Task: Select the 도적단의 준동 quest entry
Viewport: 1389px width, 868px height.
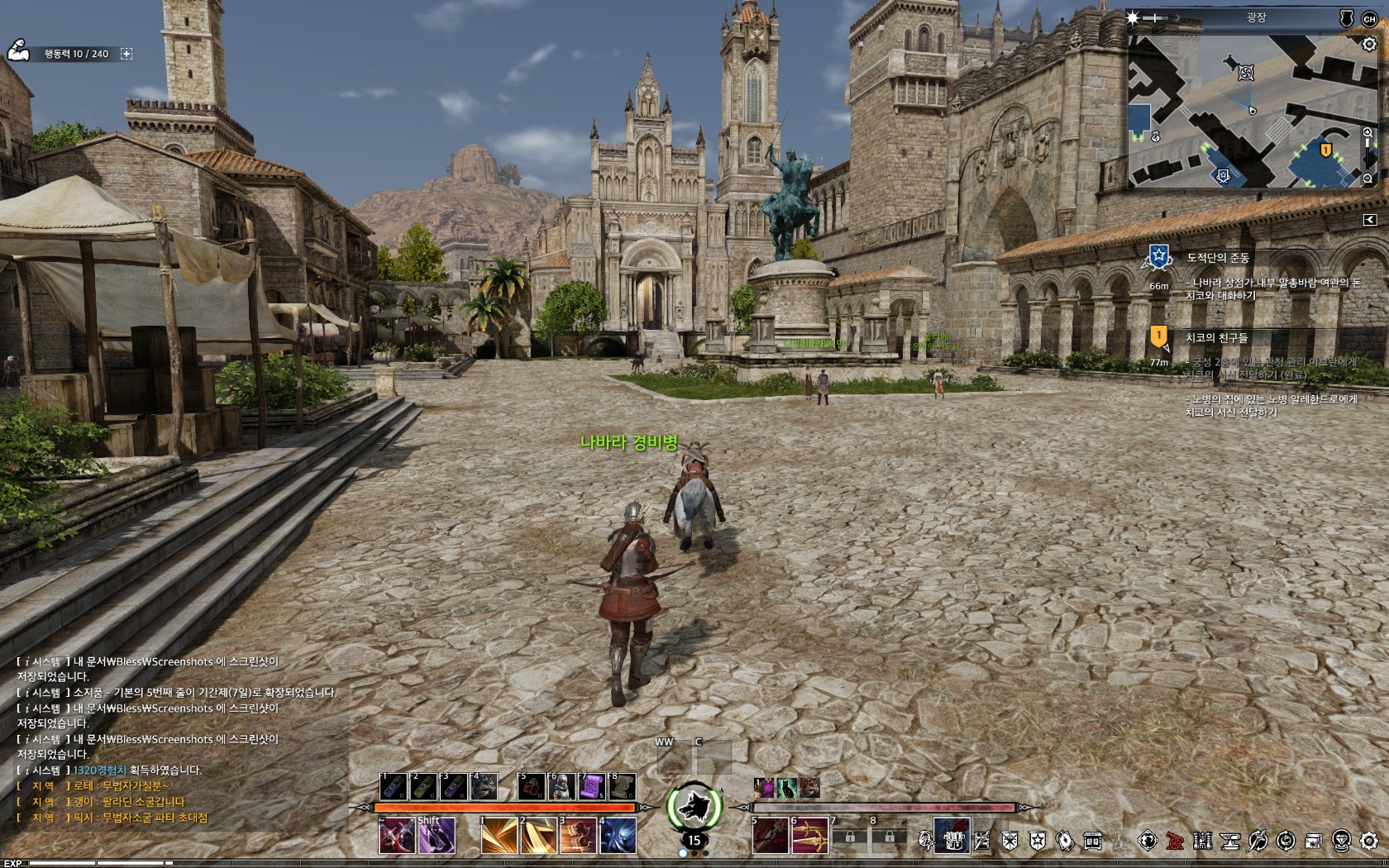Action: click(1217, 258)
